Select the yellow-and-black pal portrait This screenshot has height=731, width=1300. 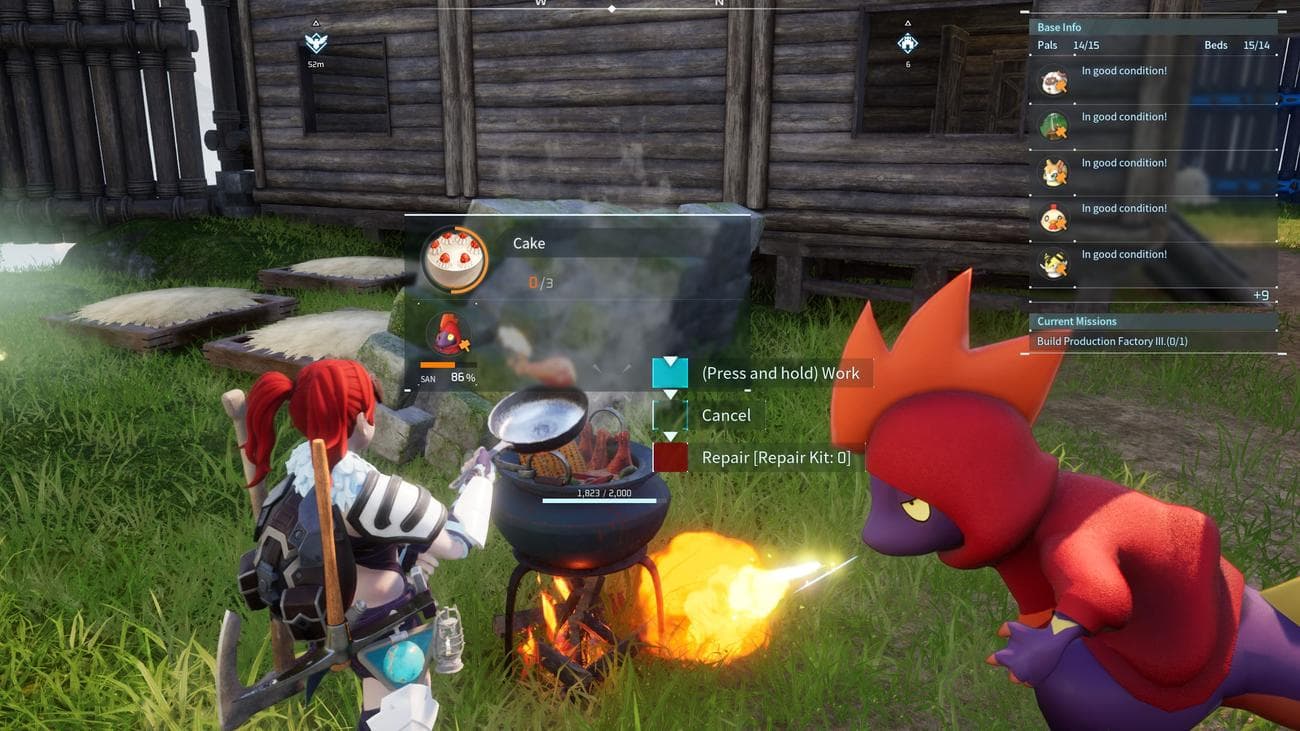pos(1053,264)
